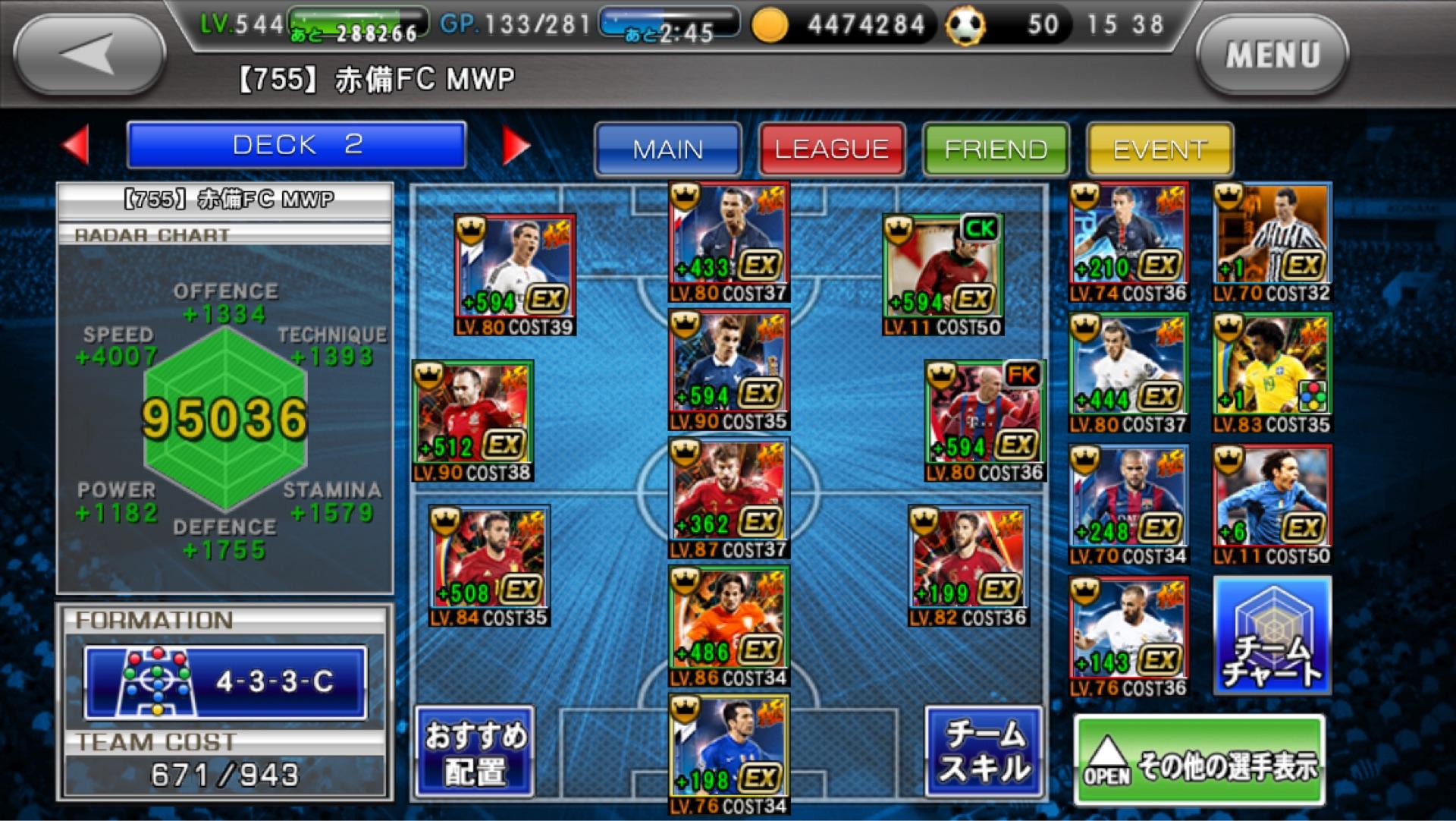Select the bench card LV.76 COST36
This screenshot has width=1456, height=821.
(1128, 636)
